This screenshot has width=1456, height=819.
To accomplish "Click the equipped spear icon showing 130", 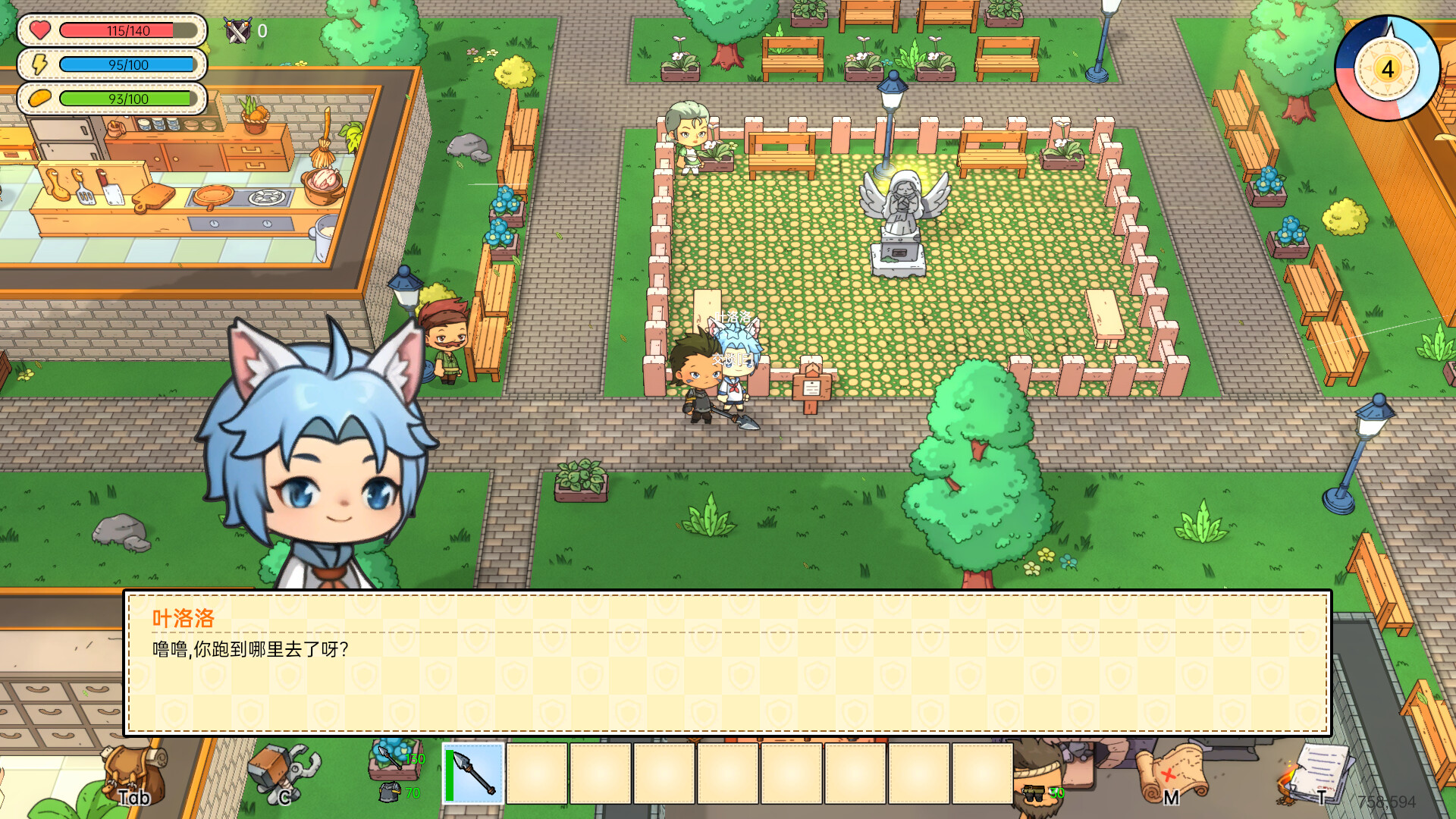I will click(388, 758).
